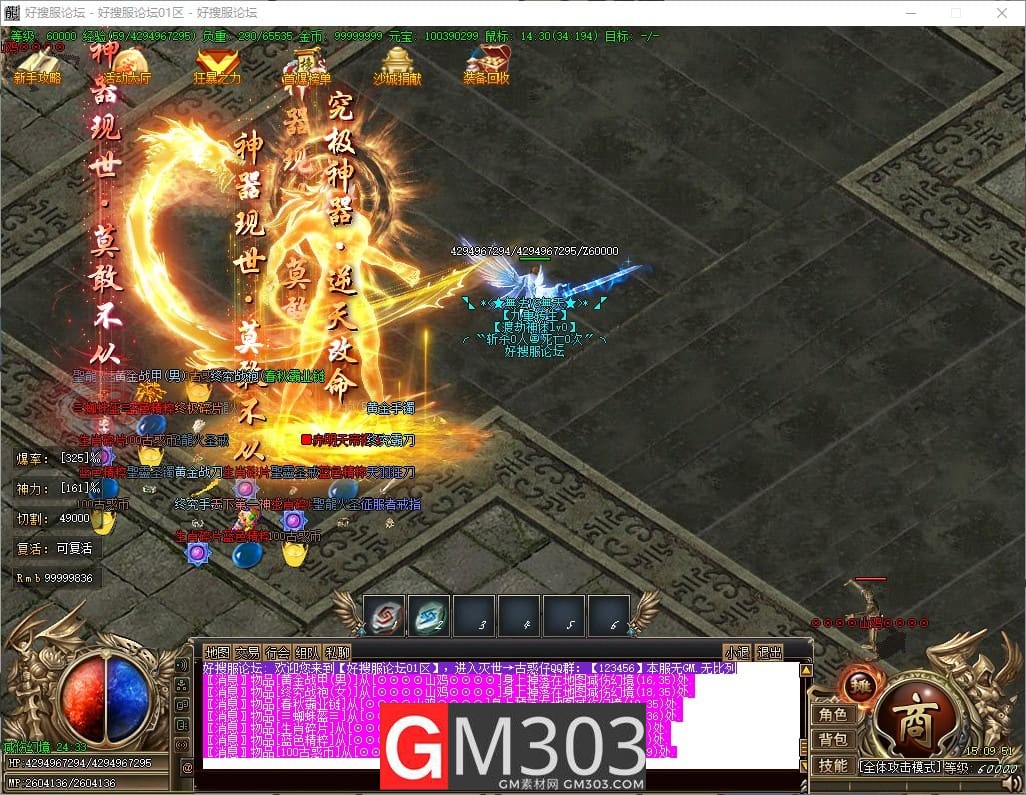The height and width of the screenshot is (795, 1026).
Task: Switch to the 交易 trade tab
Action: tap(247, 652)
